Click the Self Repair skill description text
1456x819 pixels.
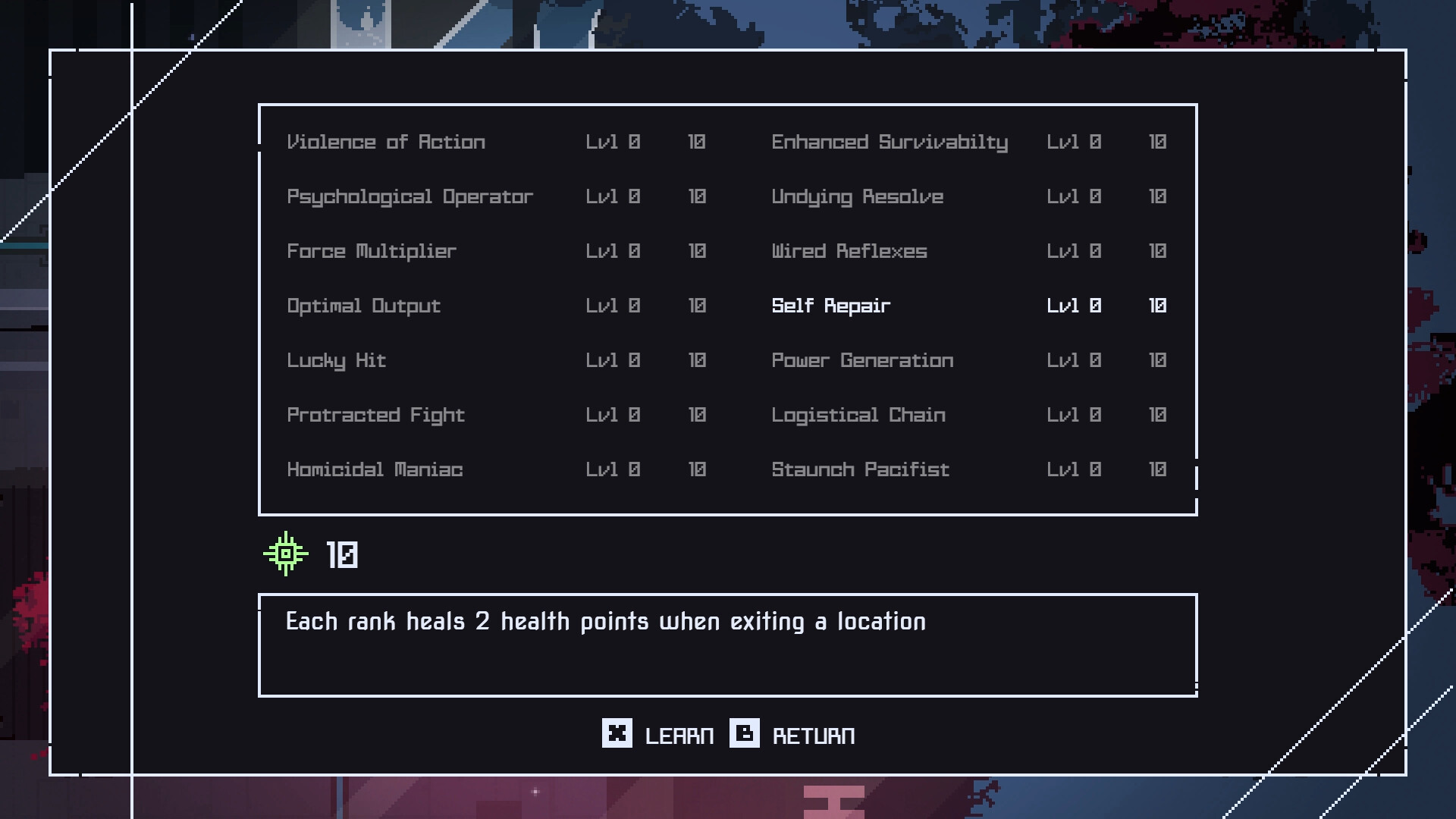tap(604, 621)
